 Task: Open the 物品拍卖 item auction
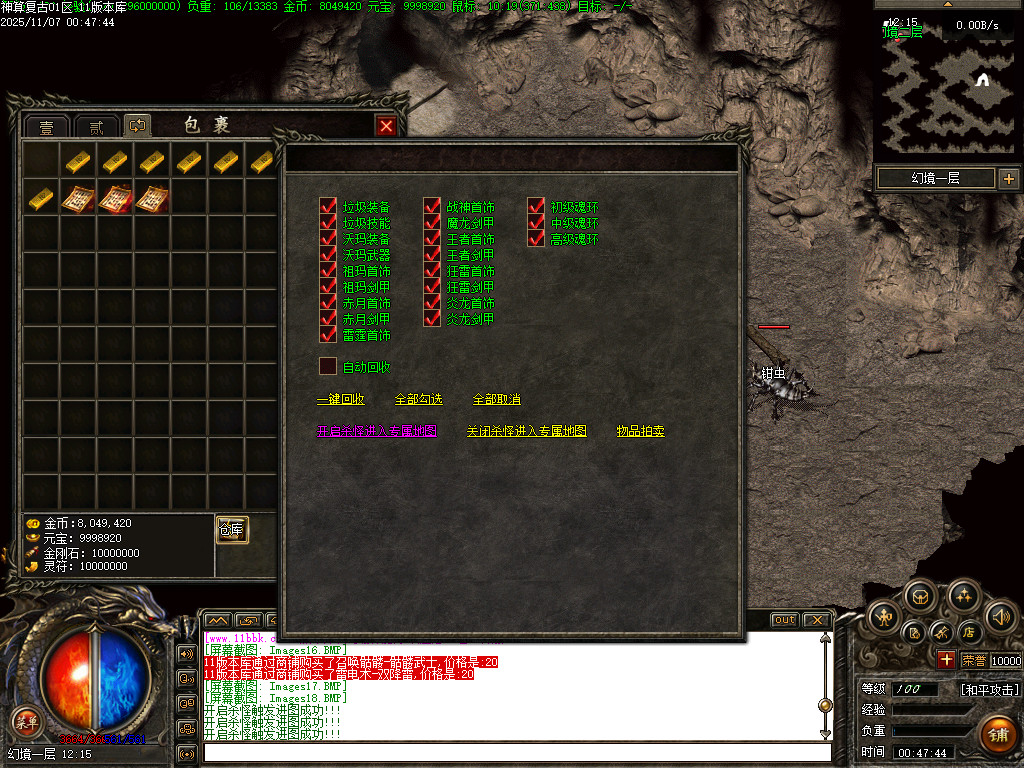click(640, 432)
